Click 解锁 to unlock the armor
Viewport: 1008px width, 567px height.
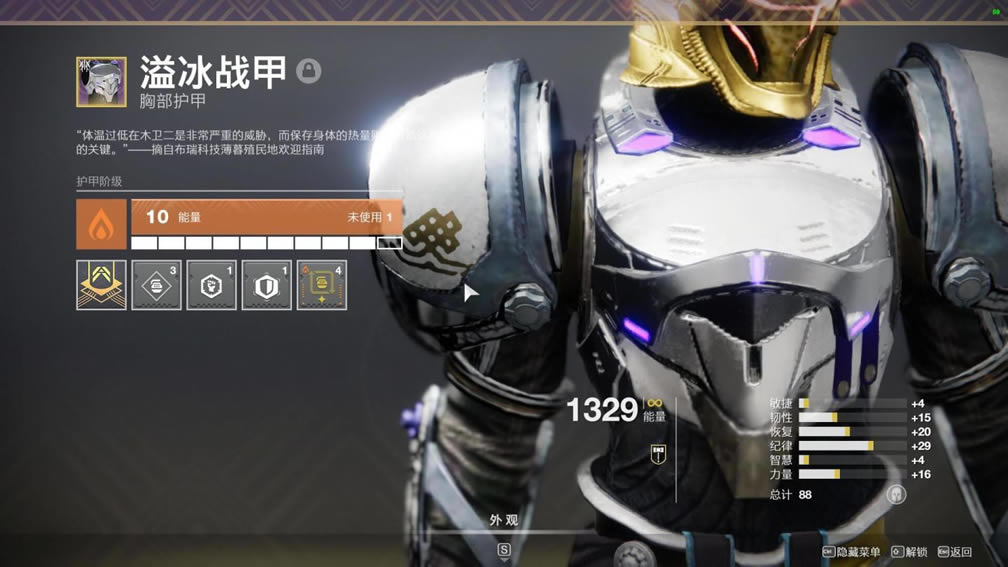(909, 552)
